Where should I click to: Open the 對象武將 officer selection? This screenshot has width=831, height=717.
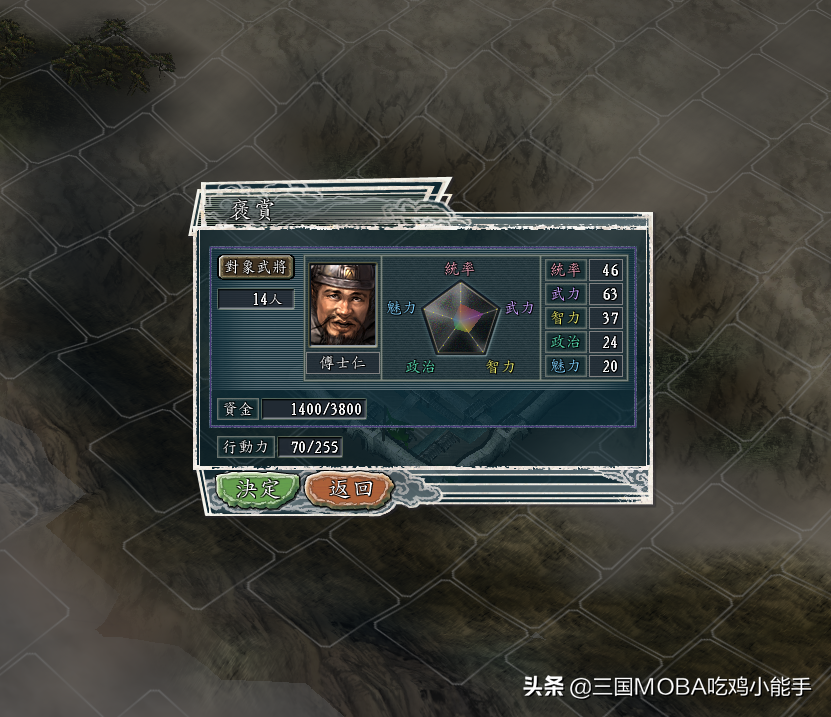(256, 267)
